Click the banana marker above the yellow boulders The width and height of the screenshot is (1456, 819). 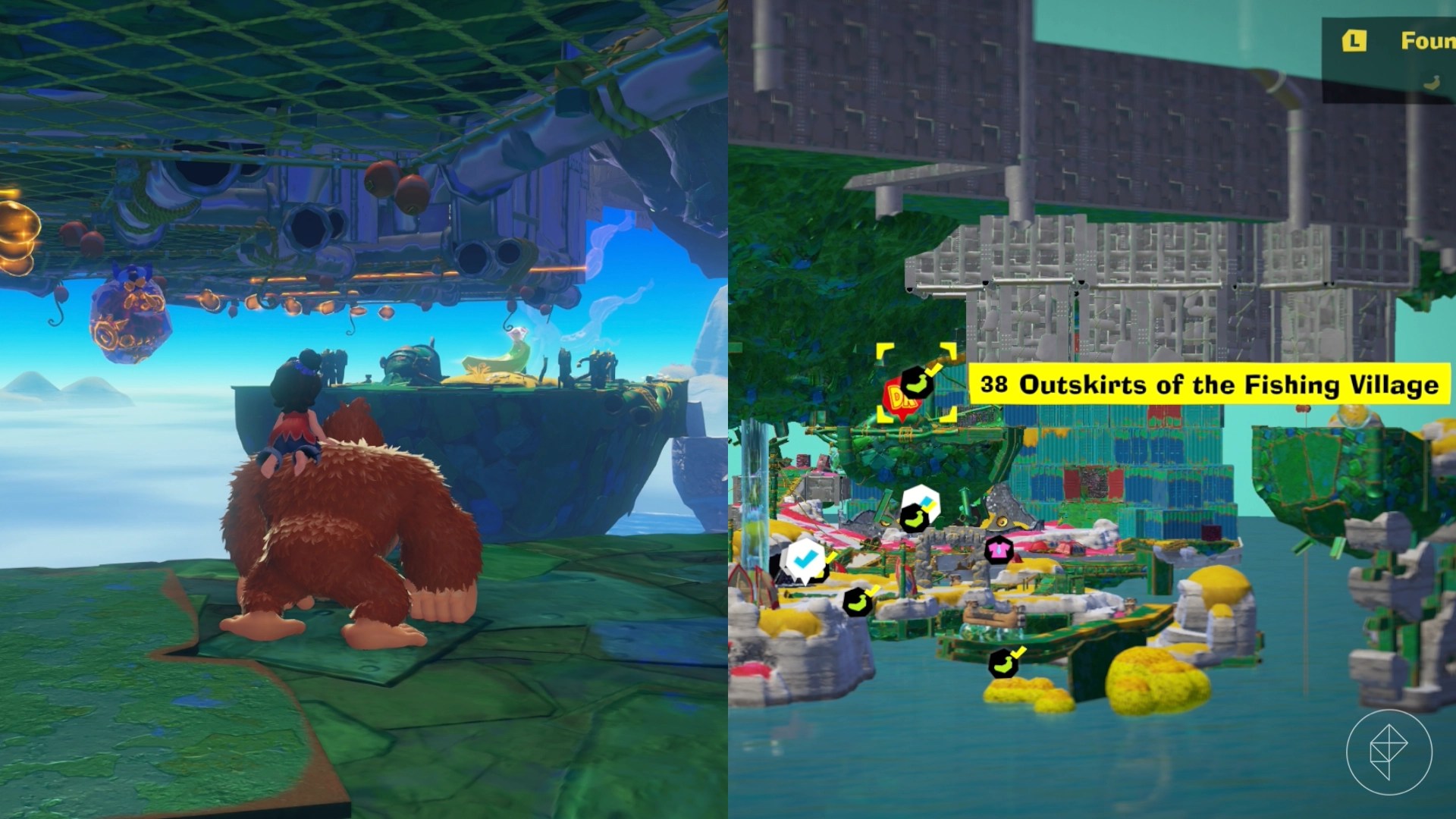(1003, 663)
